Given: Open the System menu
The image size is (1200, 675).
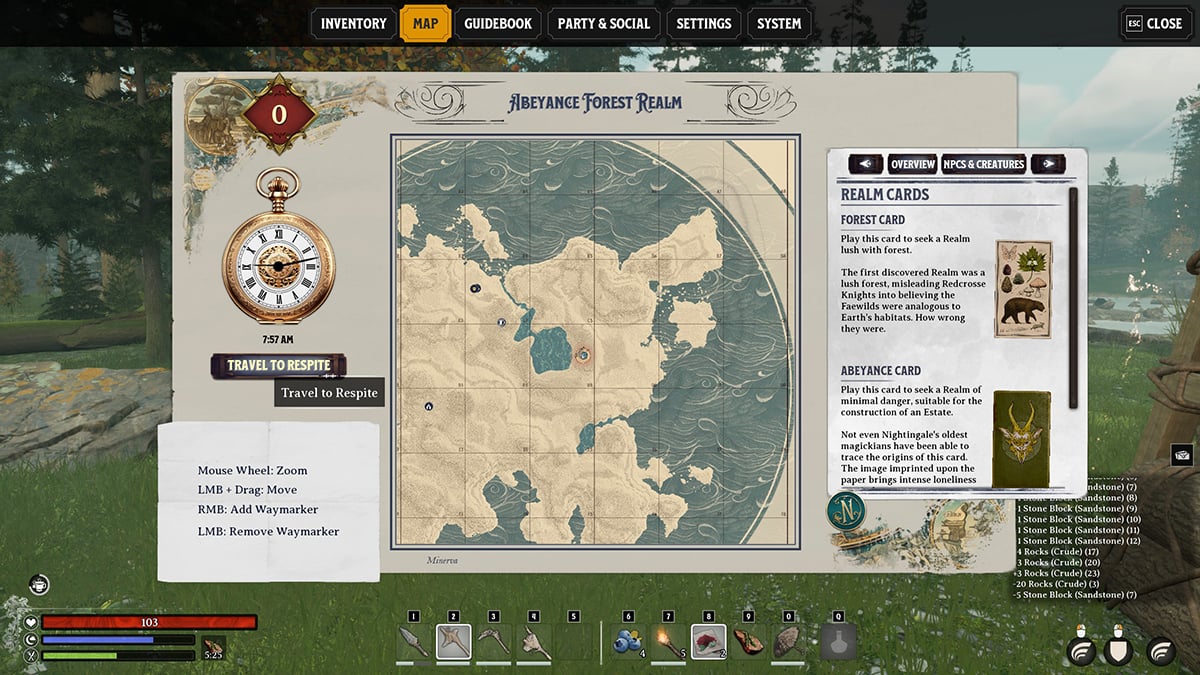Looking at the screenshot, I should coord(778,23).
